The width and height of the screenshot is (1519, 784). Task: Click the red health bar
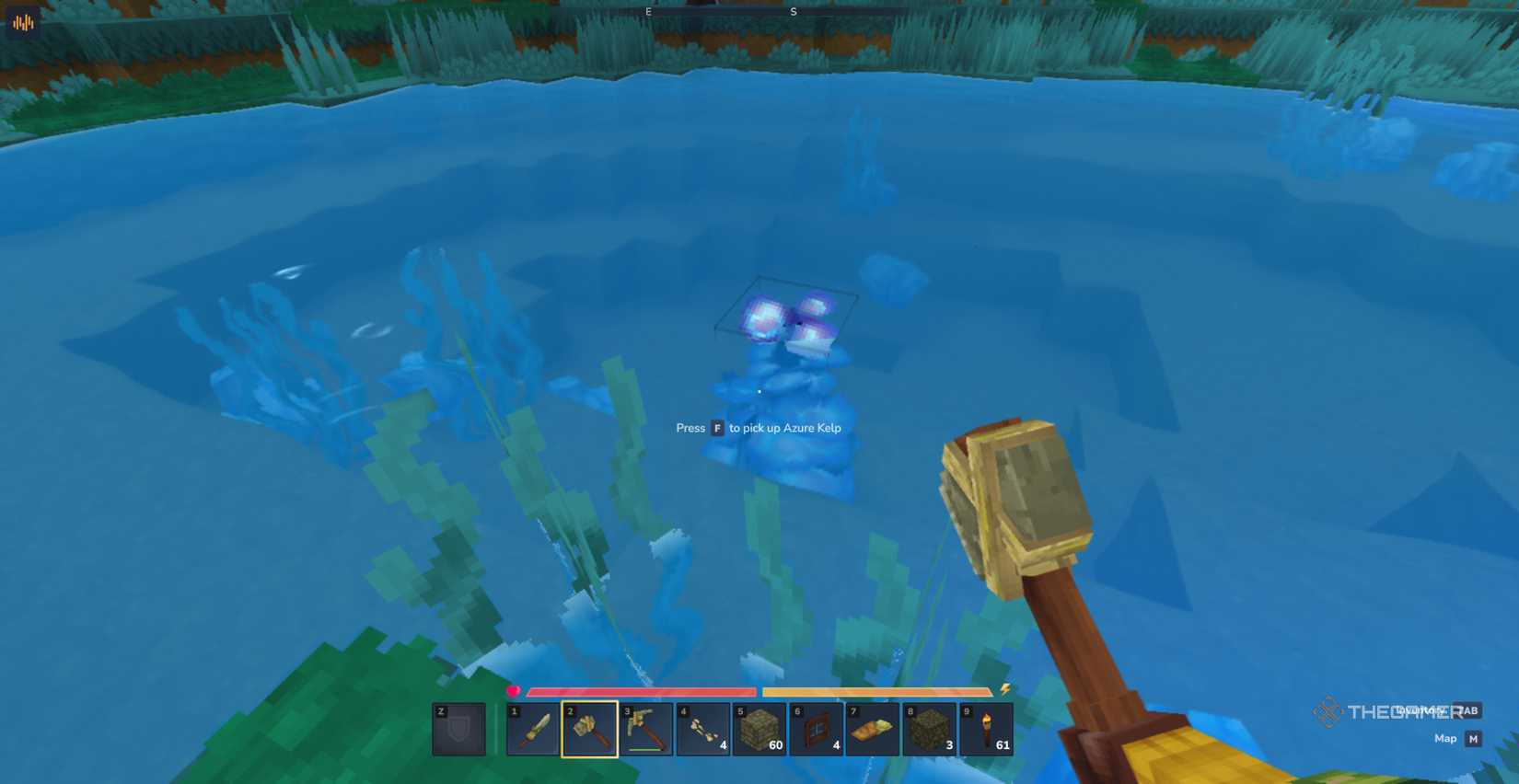pyautogui.click(x=640, y=690)
